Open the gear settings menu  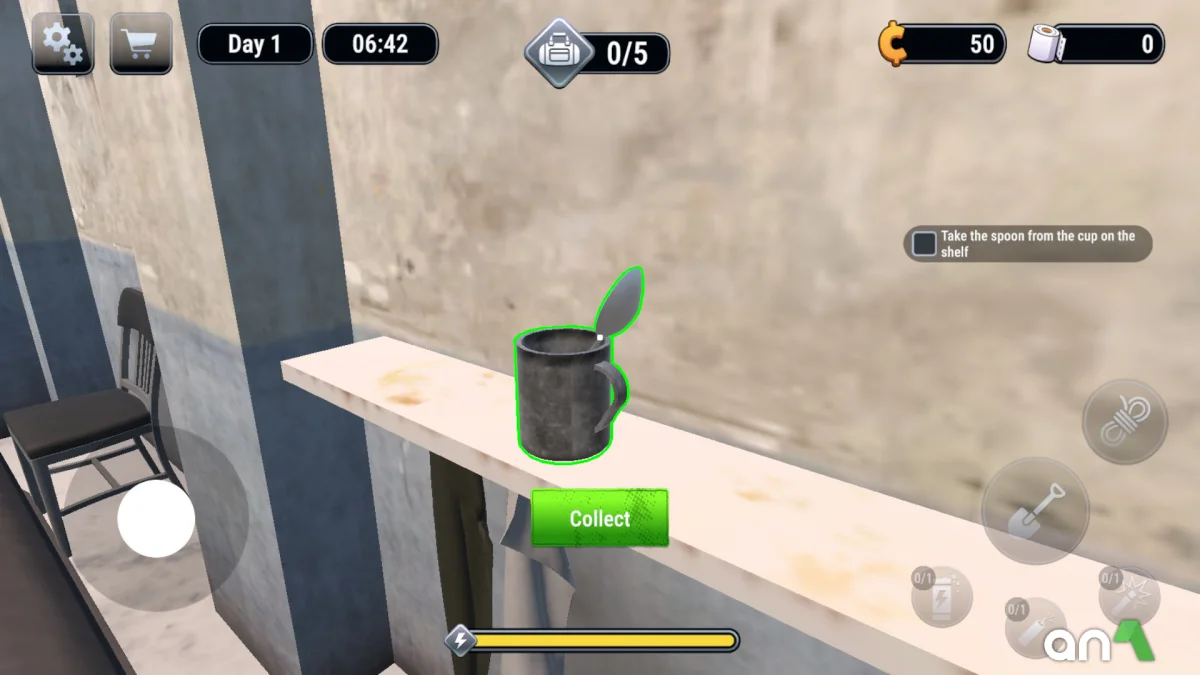[63, 44]
